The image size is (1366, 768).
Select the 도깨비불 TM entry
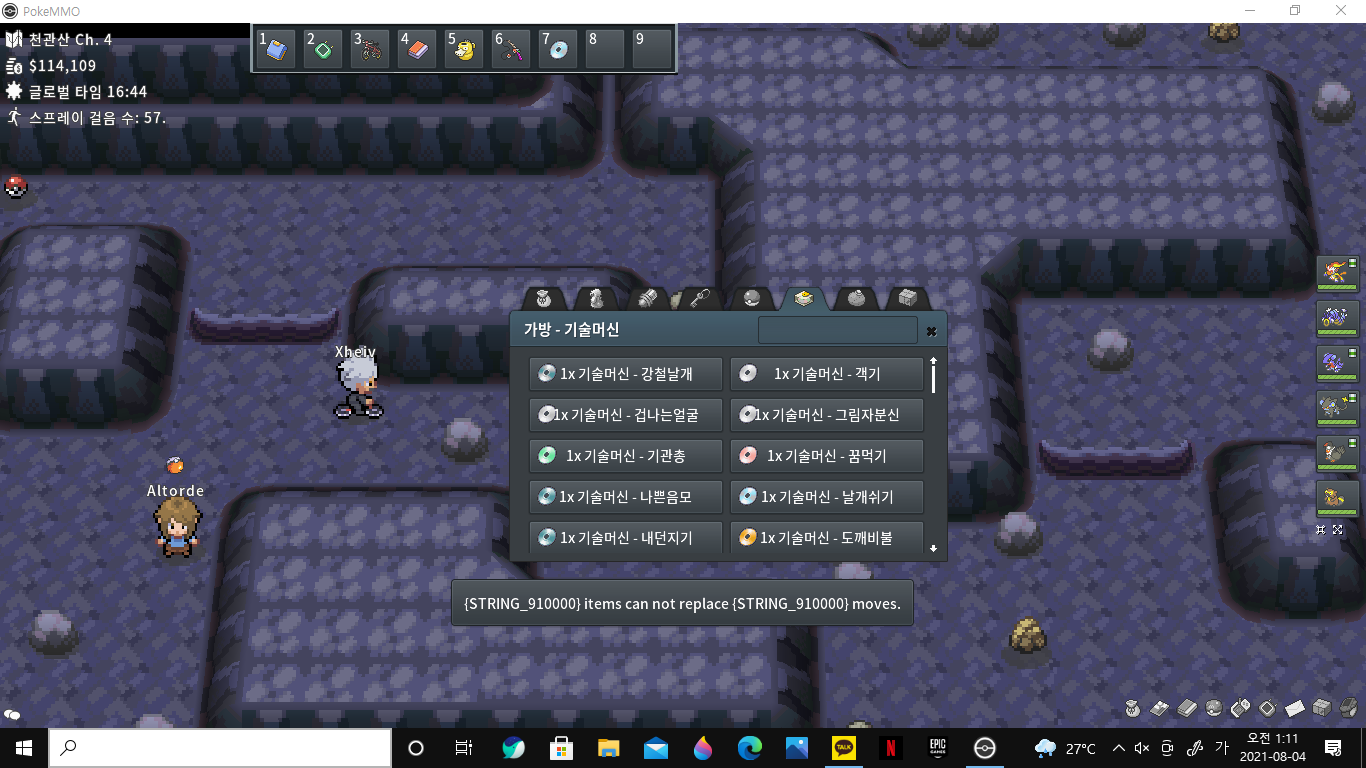[x=827, y=538]
